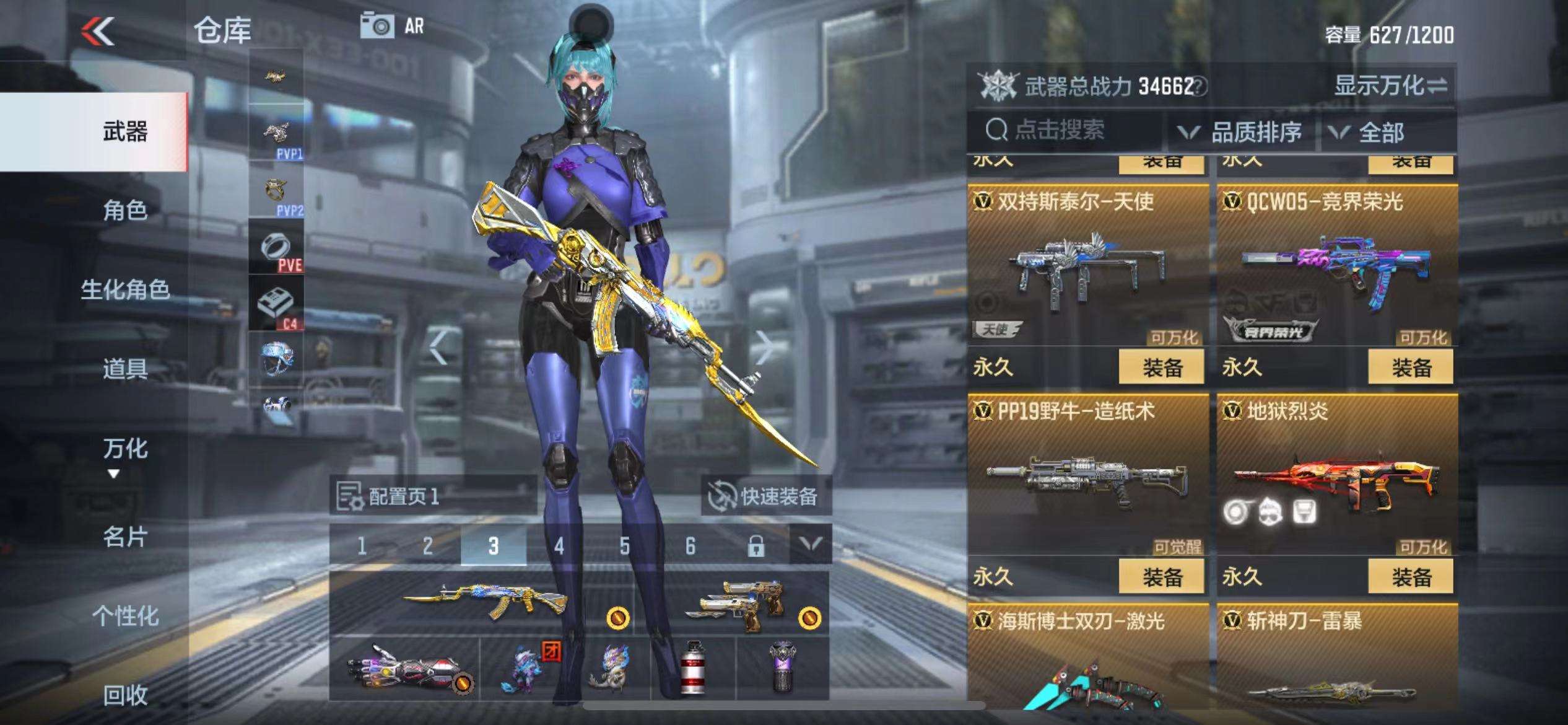Equip the QCW05-竞界荣光 weapon
1568x725 pixels.
1411,367
